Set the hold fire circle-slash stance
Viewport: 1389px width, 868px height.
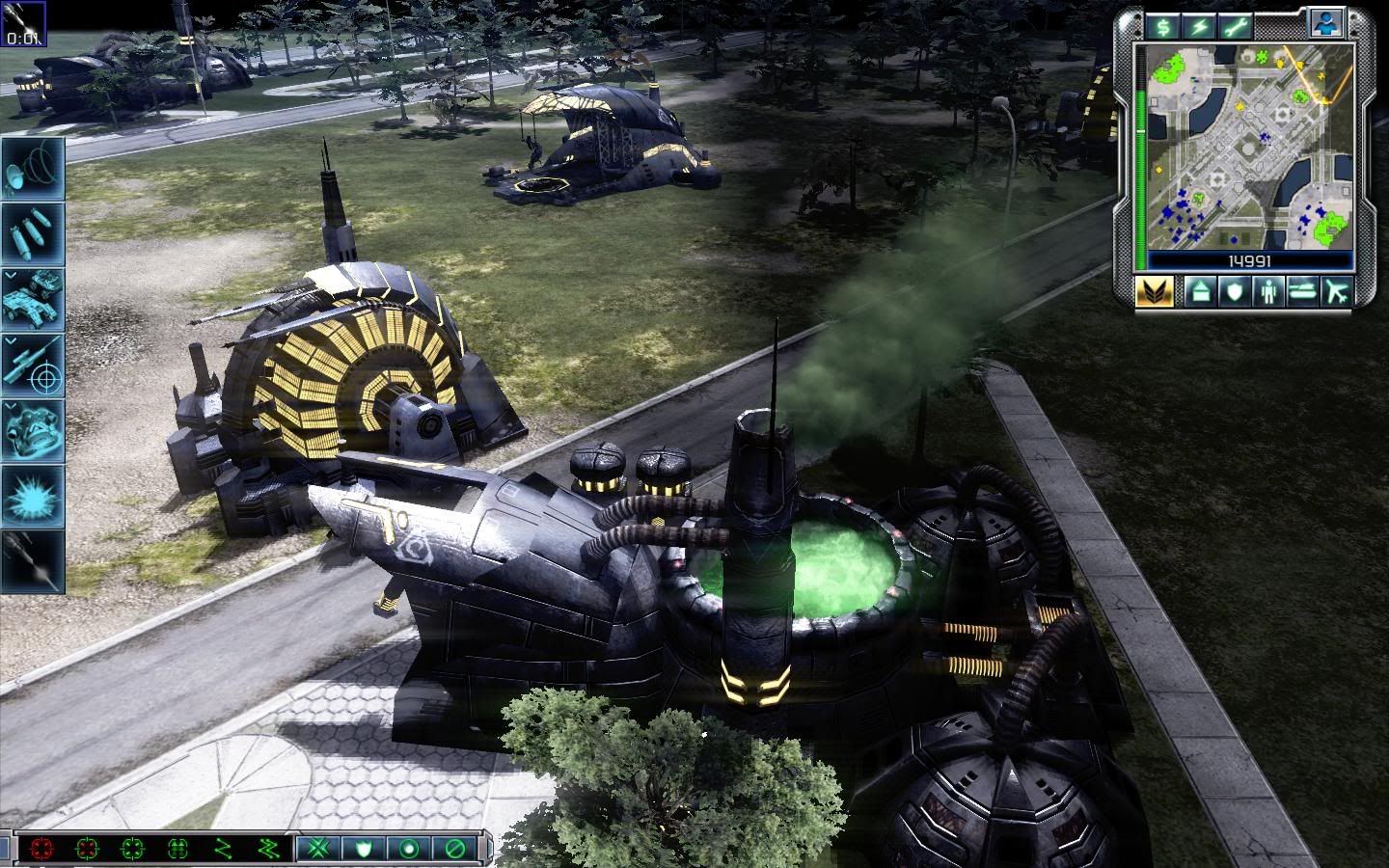coord(453,849)
